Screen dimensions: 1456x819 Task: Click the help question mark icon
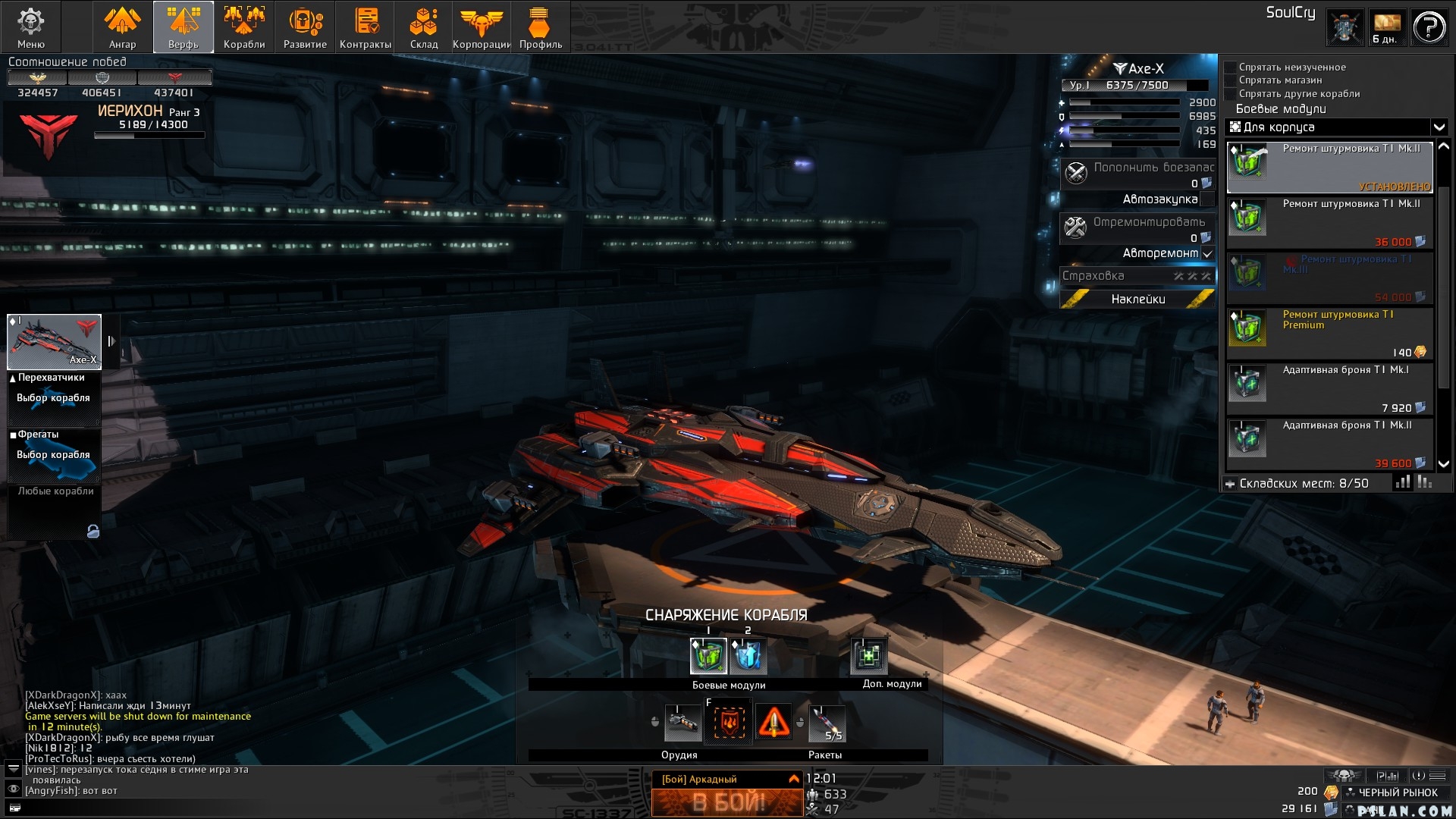tap(1429, 29)
